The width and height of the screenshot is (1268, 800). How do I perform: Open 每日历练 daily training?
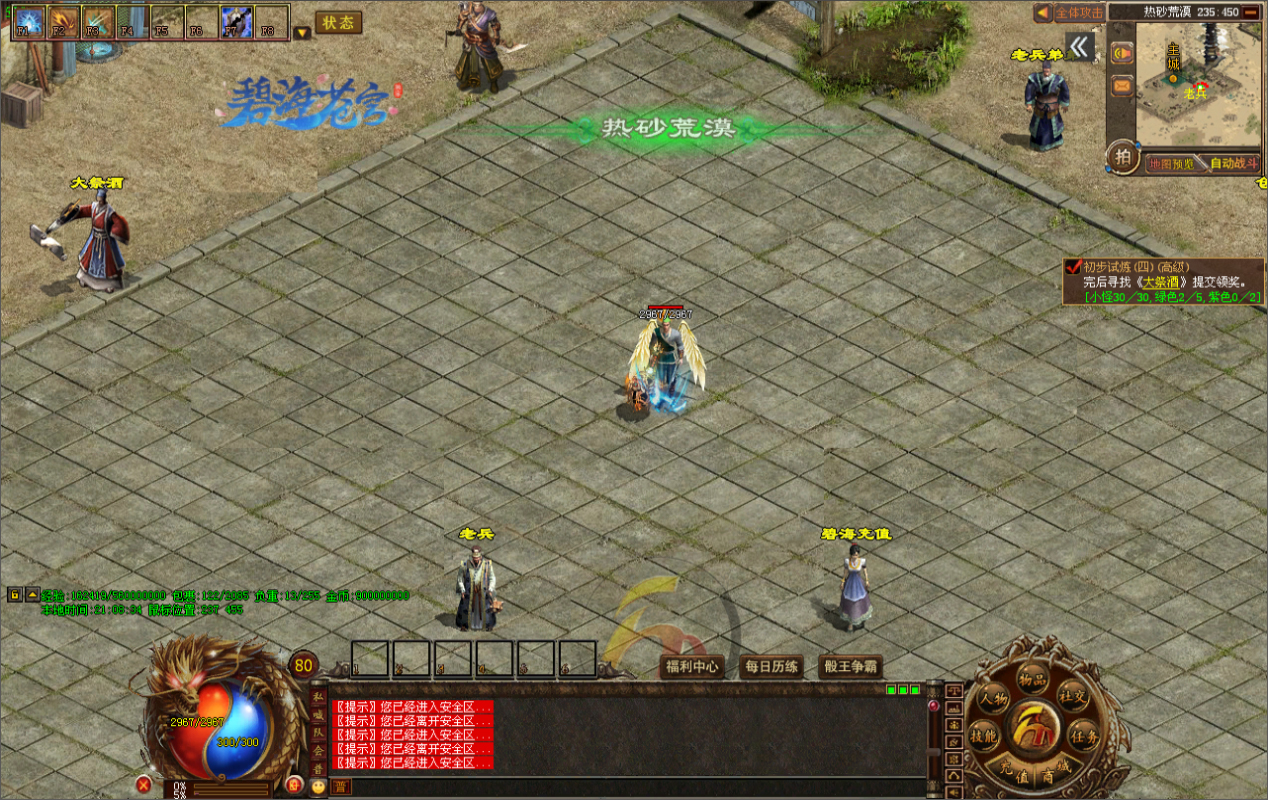point(771,667)
